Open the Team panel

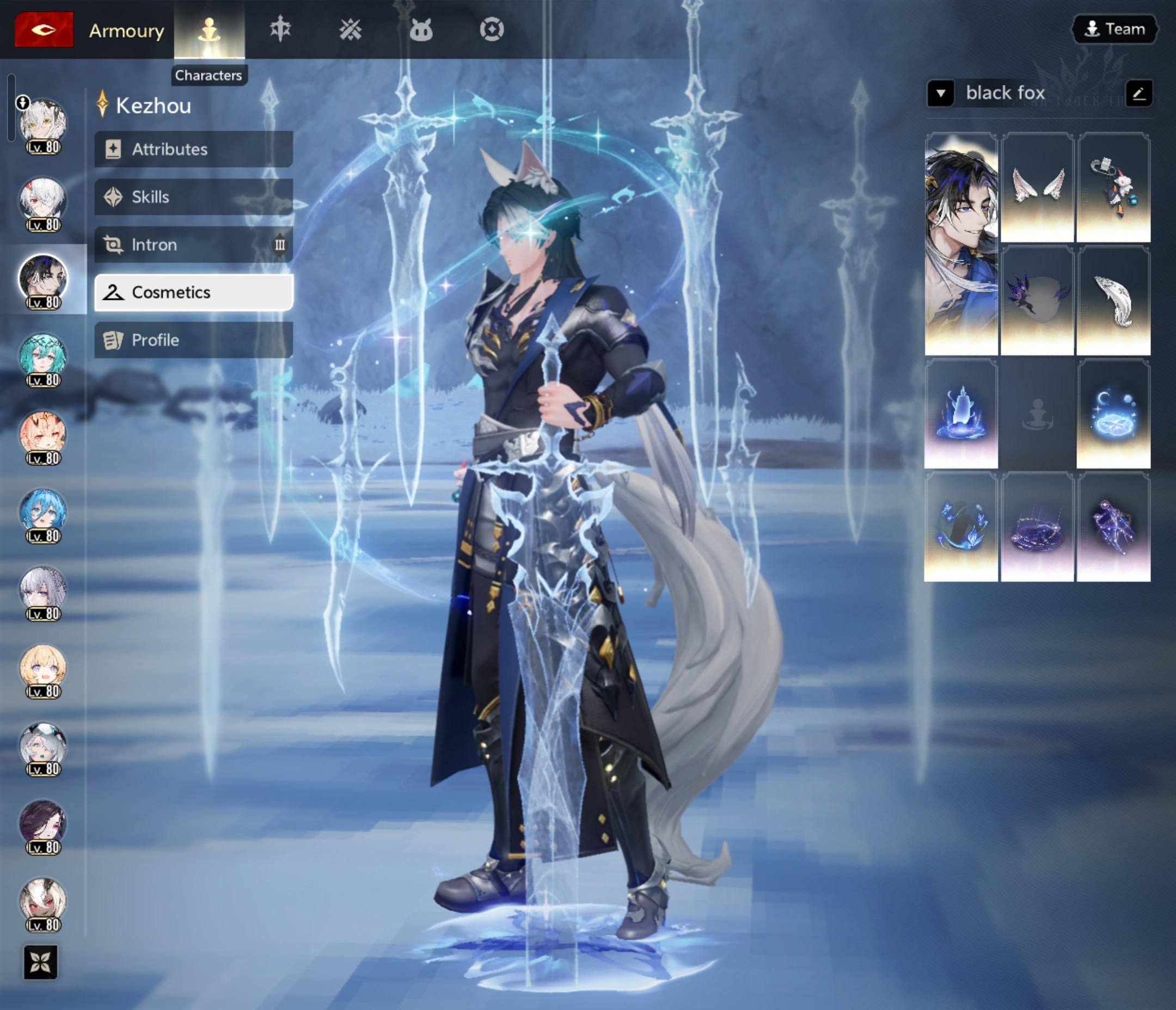coord(1114,29)
